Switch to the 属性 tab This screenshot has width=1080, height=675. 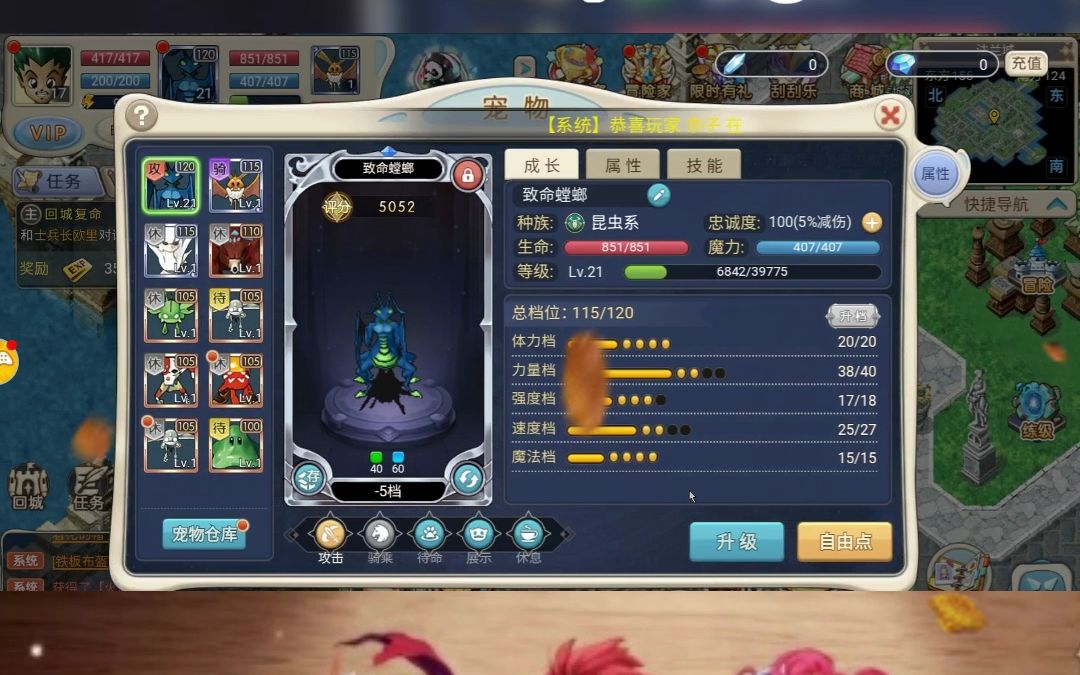[622, 166]
